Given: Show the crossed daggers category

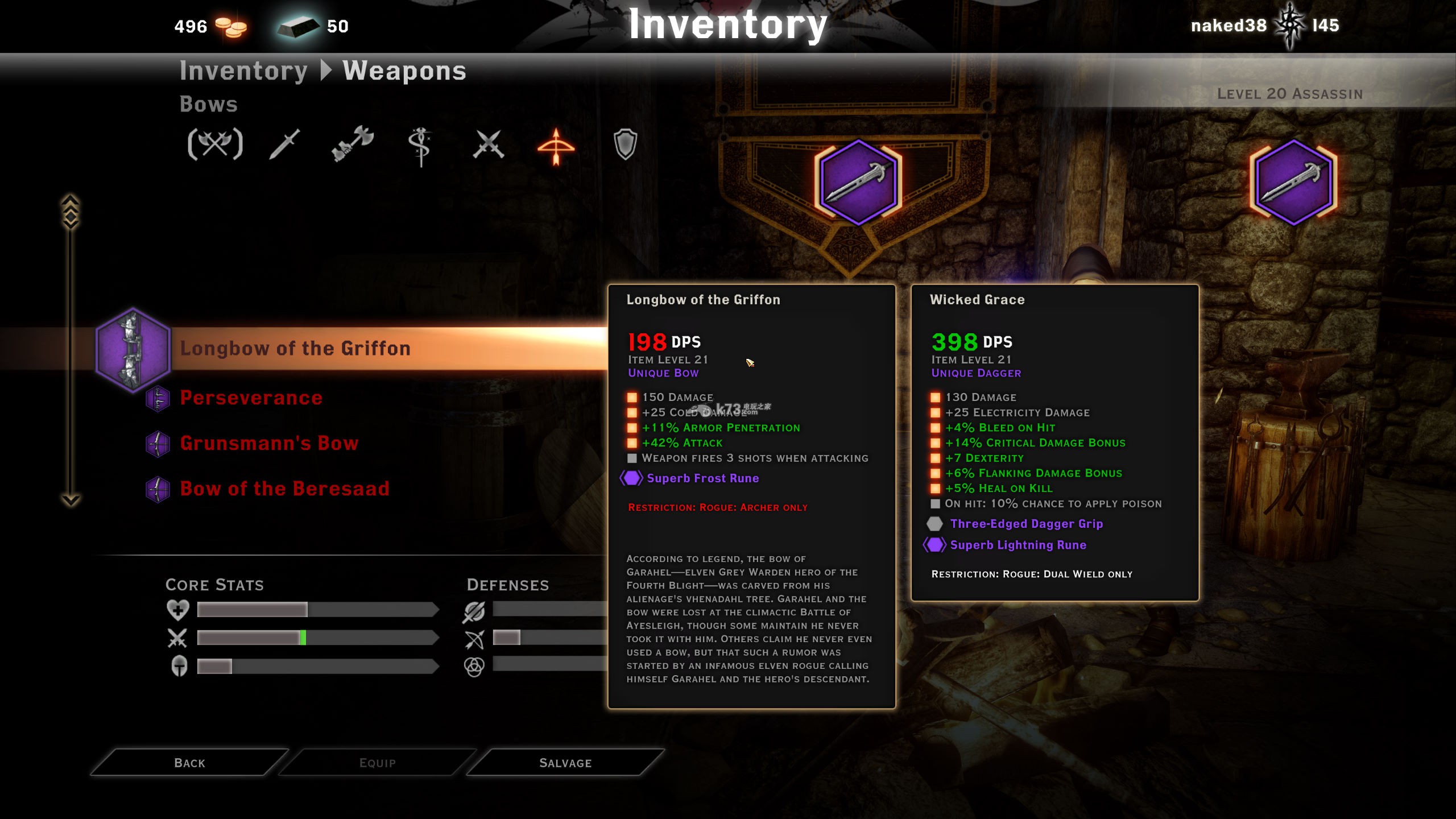Looking at the screenshot, I should tap(489, 144).
